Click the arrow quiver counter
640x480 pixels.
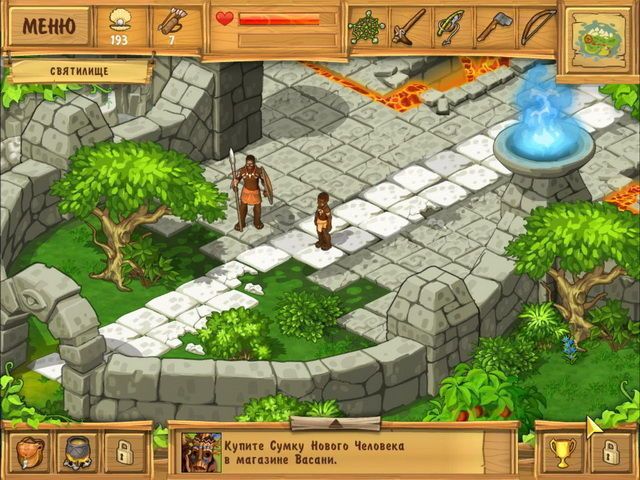point(173,27)
